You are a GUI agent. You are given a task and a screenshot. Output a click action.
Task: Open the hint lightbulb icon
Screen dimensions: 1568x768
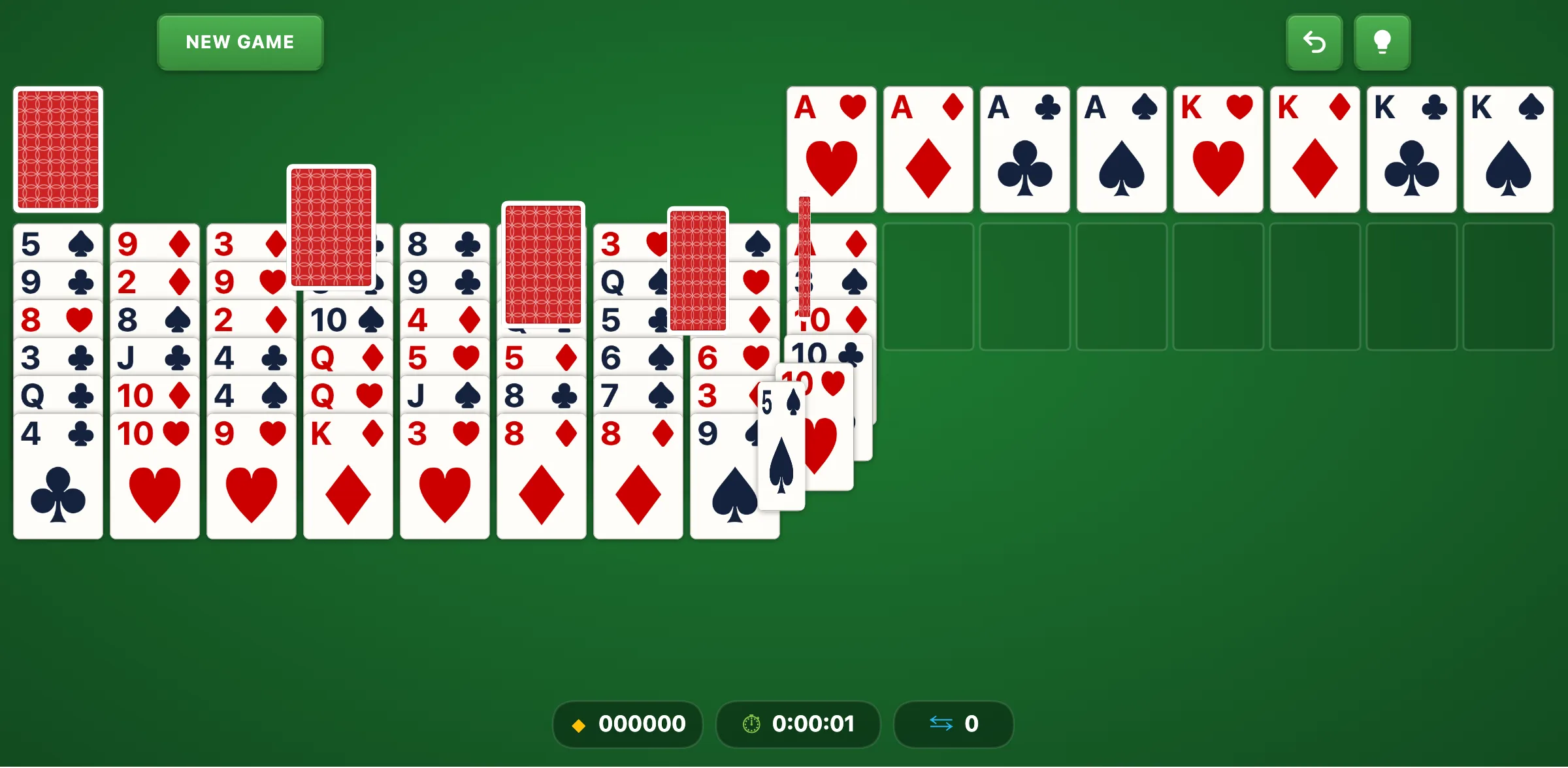[x=1382, y=42]
